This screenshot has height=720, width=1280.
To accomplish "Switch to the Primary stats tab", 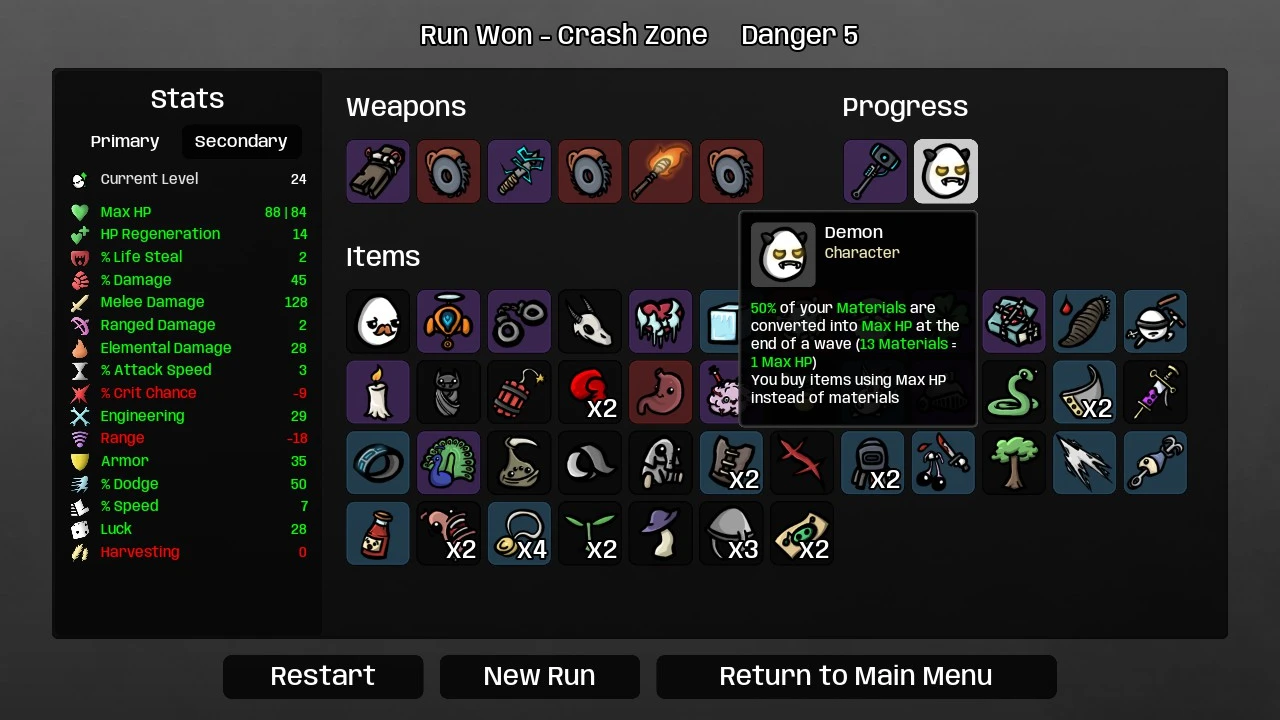I will 125,142.
